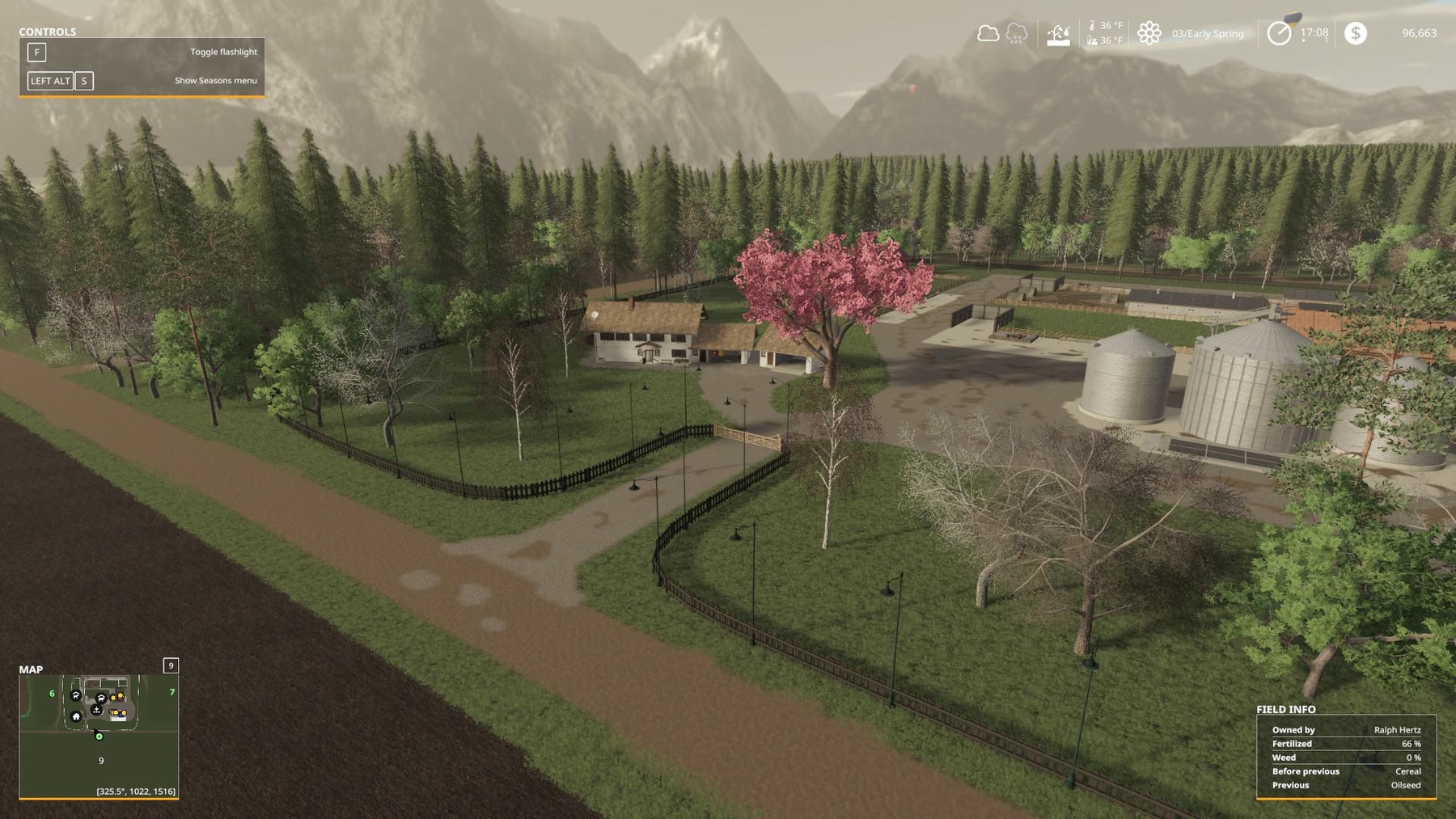
Task: Click the game clock icon
Action: (x=1279, y=33)
